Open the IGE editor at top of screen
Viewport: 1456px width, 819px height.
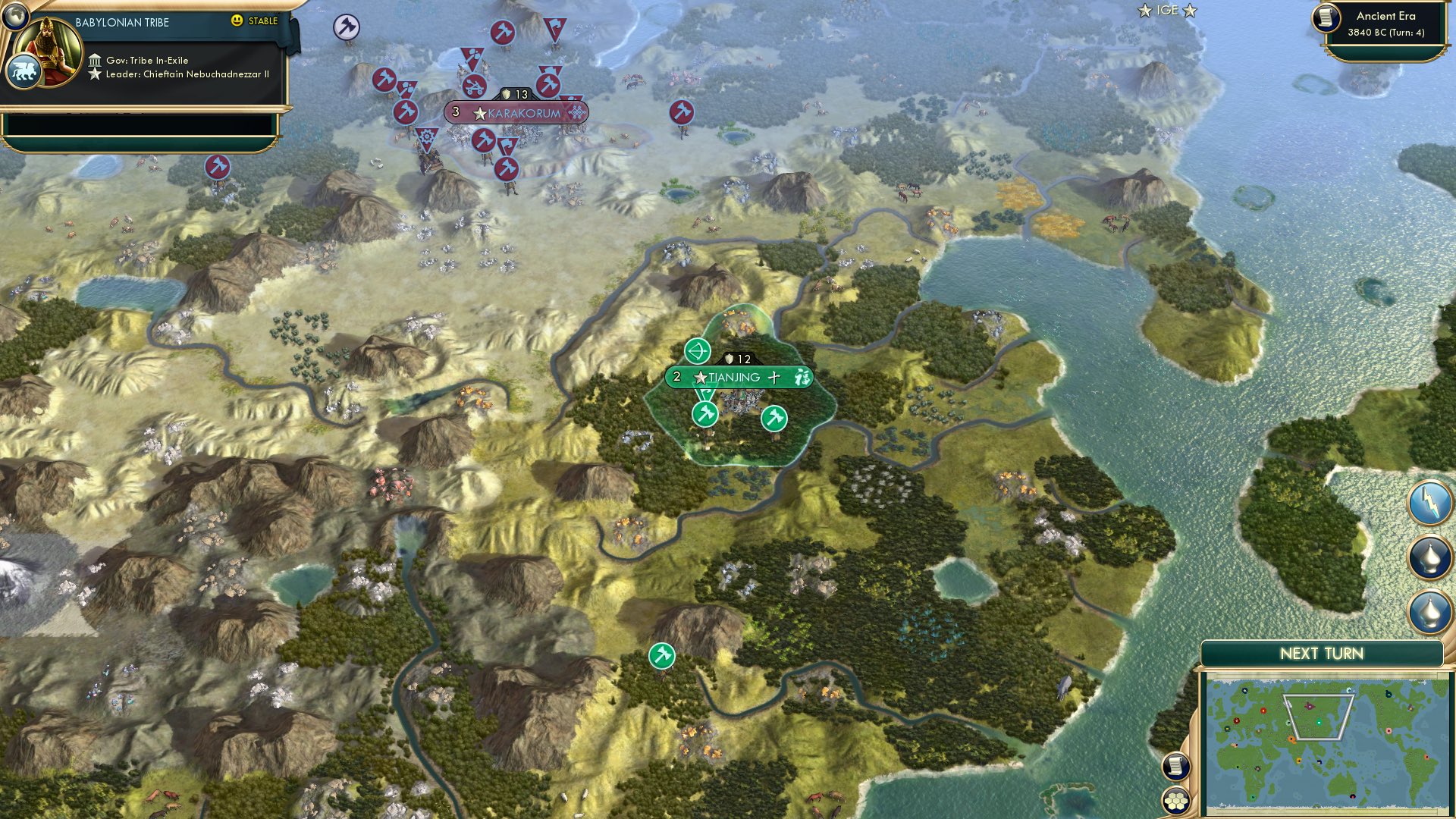[1166, 11]
